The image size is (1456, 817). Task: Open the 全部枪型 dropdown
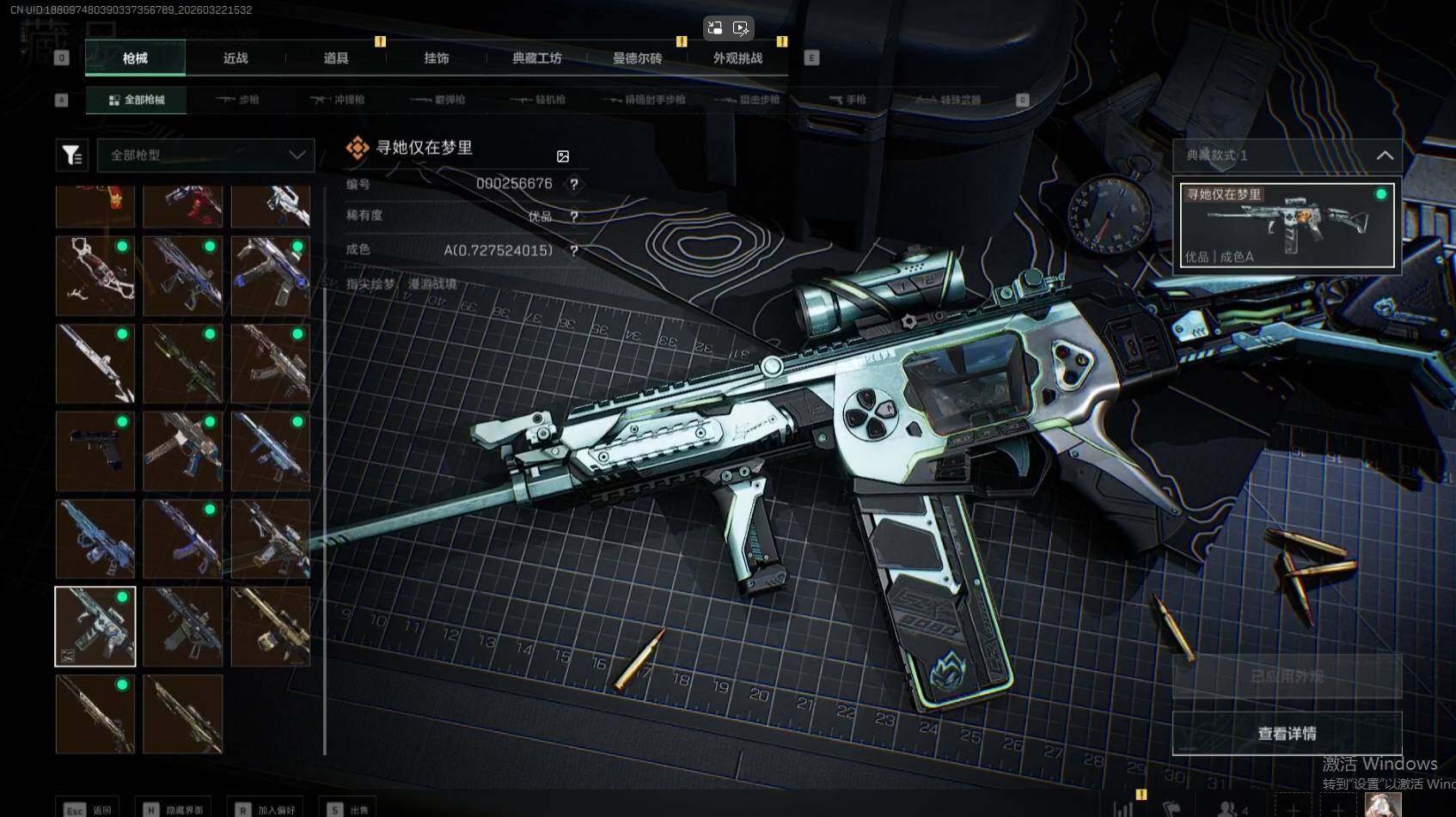pos(206,155)
